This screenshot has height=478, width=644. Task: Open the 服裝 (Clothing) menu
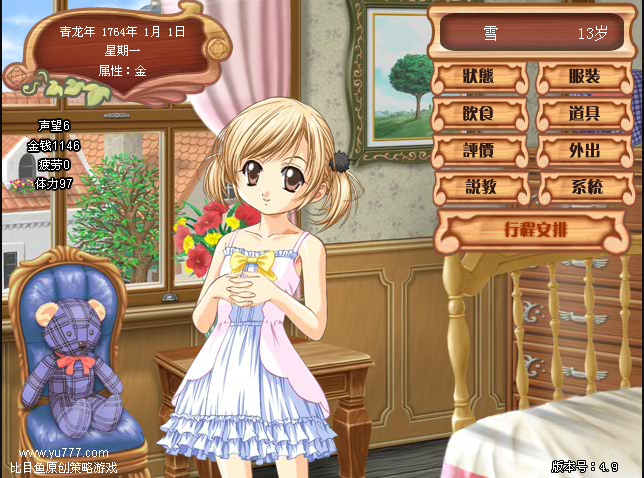pyautogui.click(x=584, y=77)
